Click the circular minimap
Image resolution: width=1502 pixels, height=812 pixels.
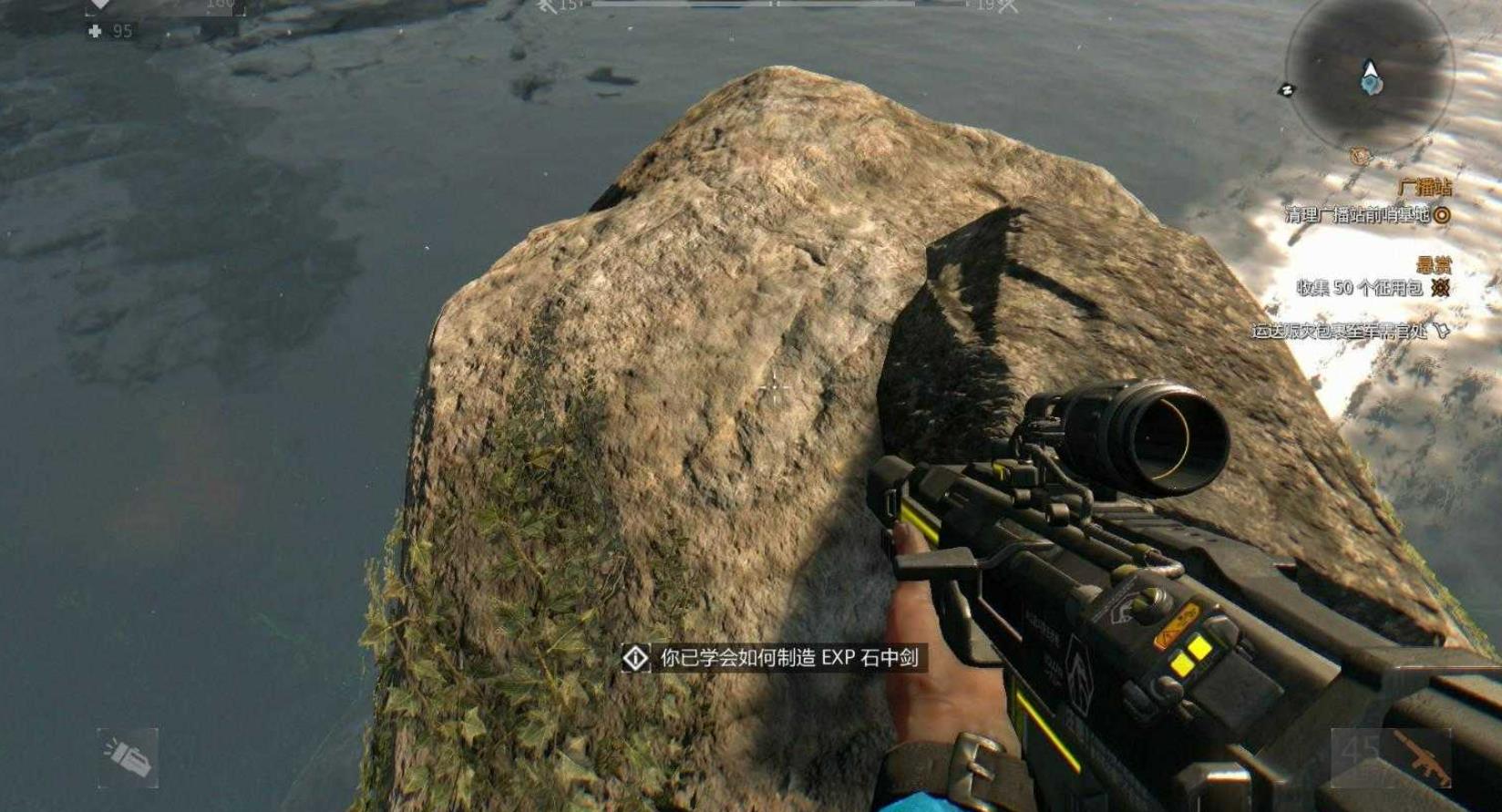coord(1369,75)
